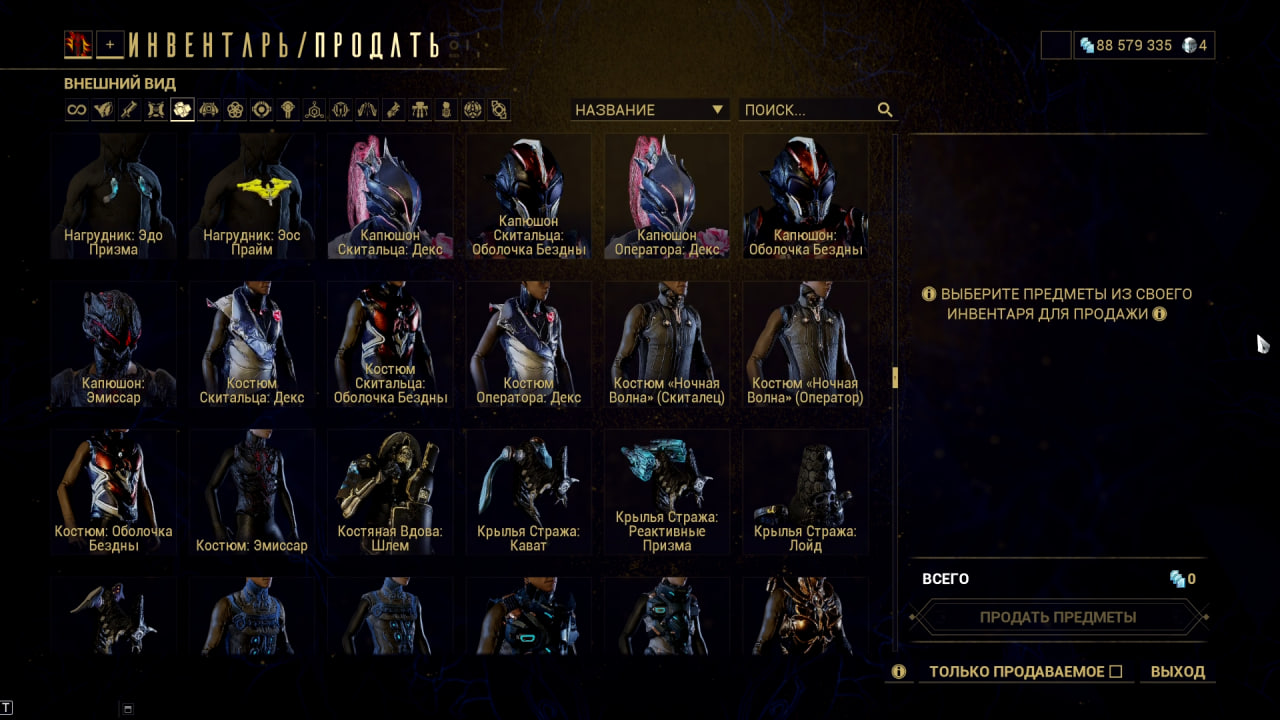Screen dimensions: 1280x720
Task: Select Крылья Стража: Лойд tile
Action: (x=805, y=492)
